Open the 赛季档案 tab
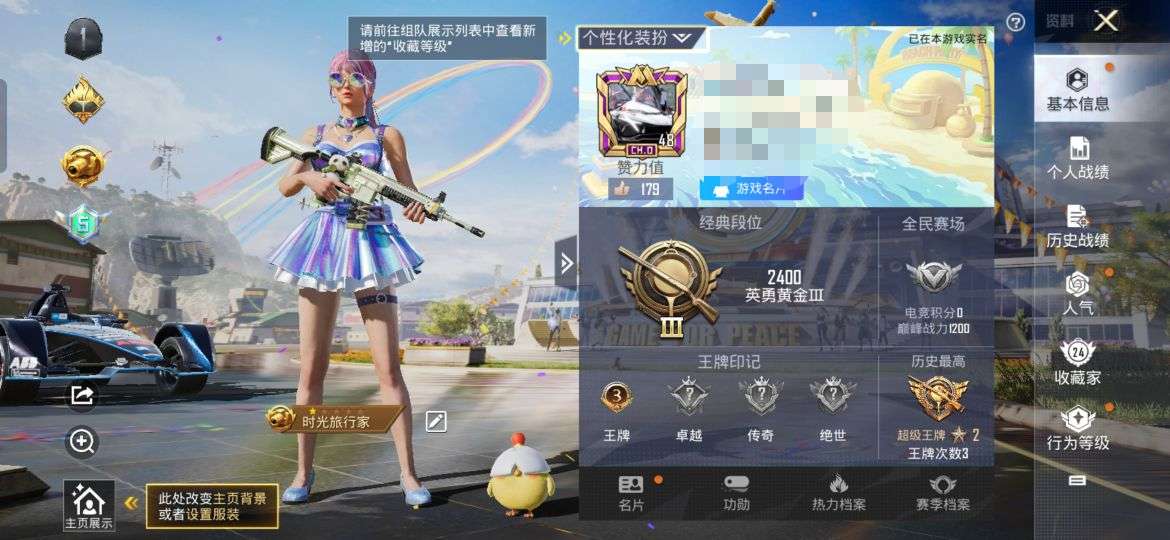 (942, 493)
